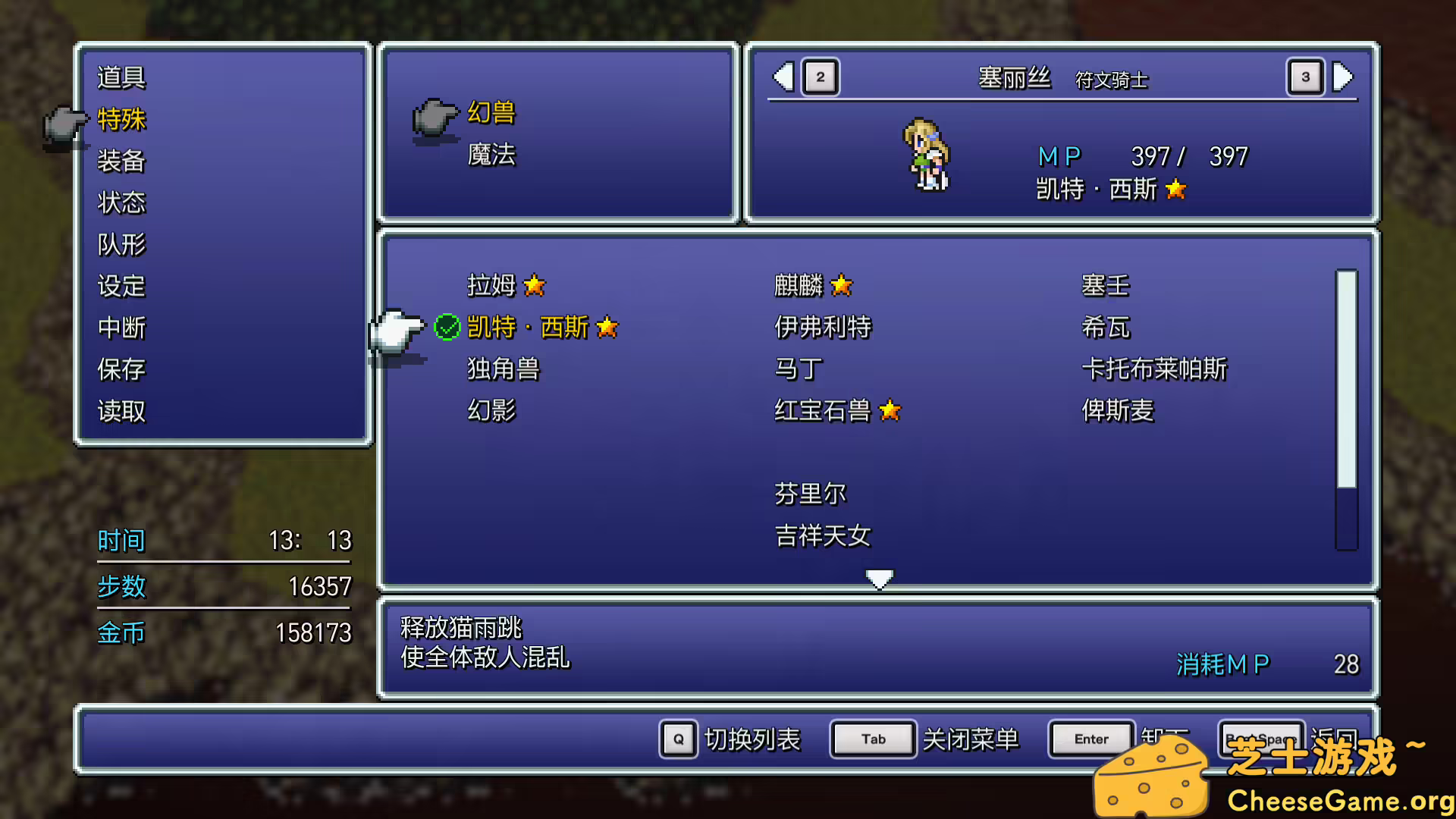Click the star icon next to 红宝石兽
Image resolution: width=1456 pixels, height=819 pixels.
[x=891, y=410]
